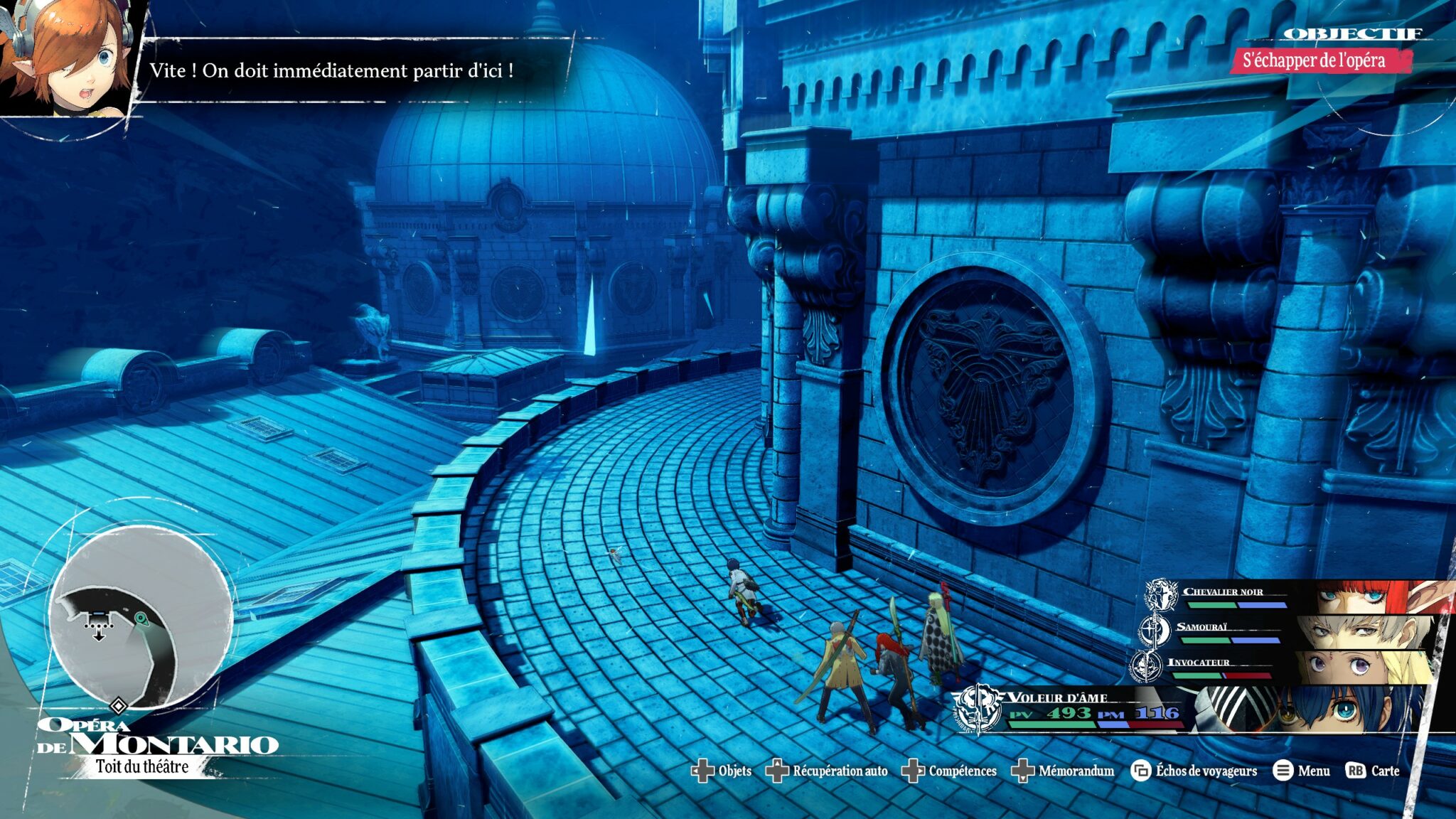The image size is (1456, 819).
Task: Activate Récupération auto
Action: [x=827, y=771]
